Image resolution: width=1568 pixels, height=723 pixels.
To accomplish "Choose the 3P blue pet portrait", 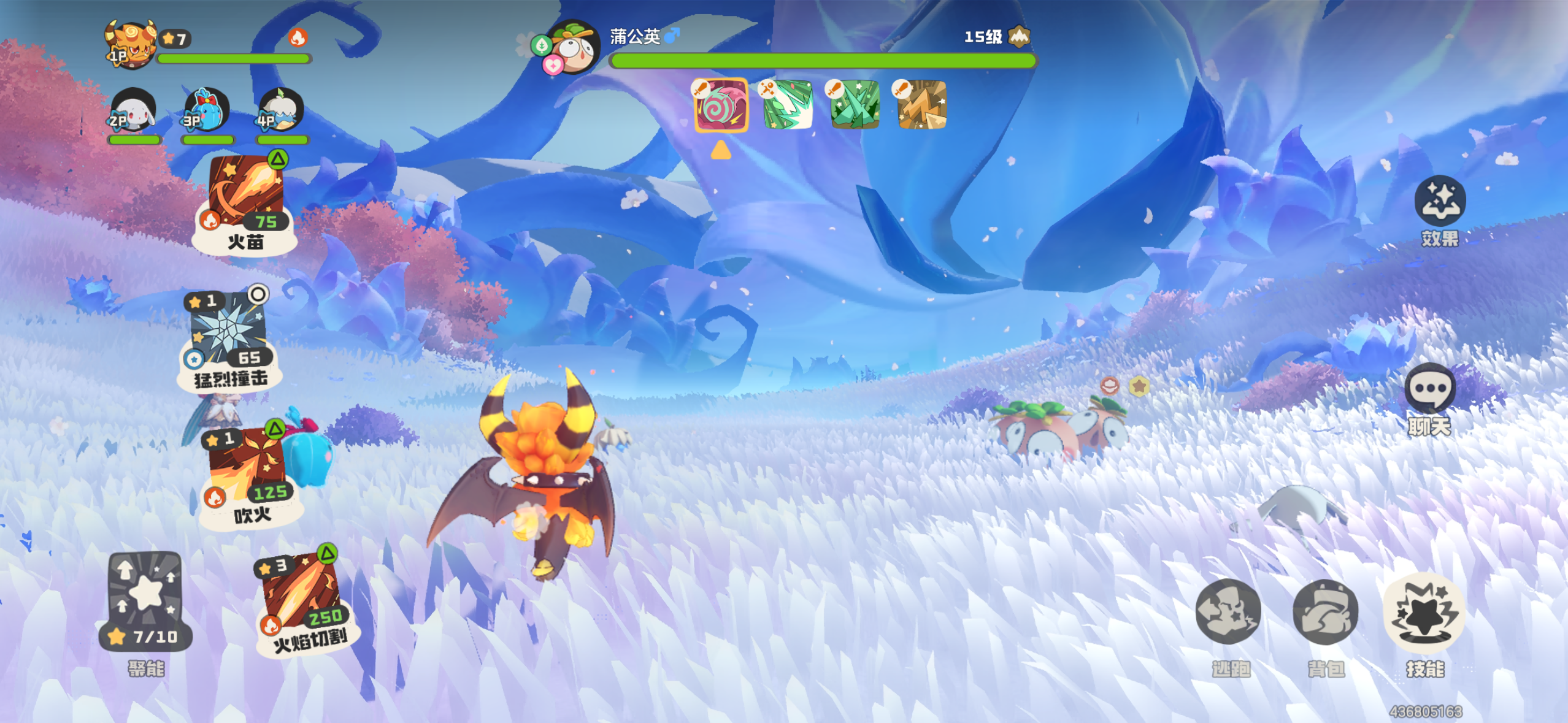I will coord(207,112).
